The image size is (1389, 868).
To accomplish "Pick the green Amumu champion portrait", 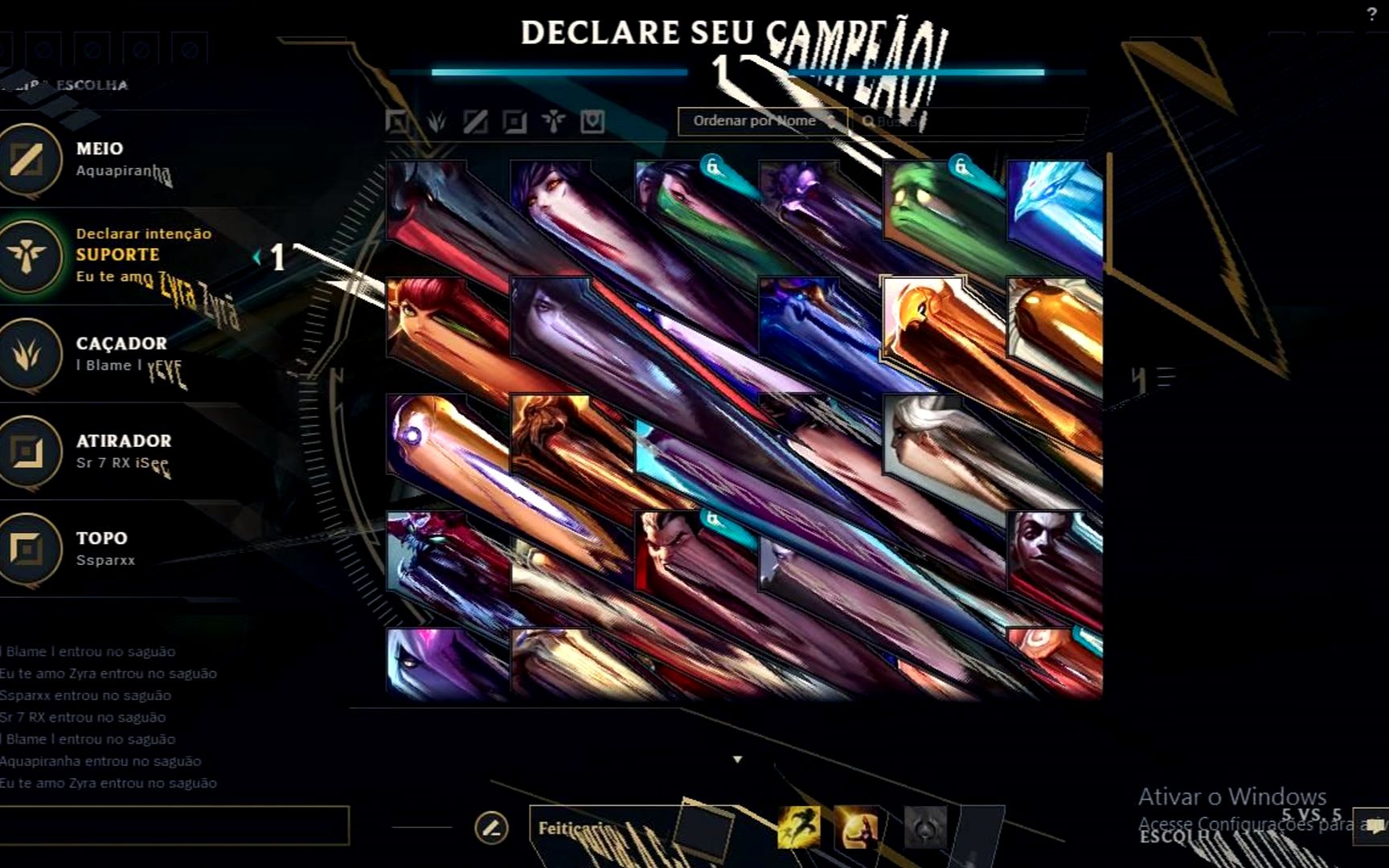I will 924,201.
